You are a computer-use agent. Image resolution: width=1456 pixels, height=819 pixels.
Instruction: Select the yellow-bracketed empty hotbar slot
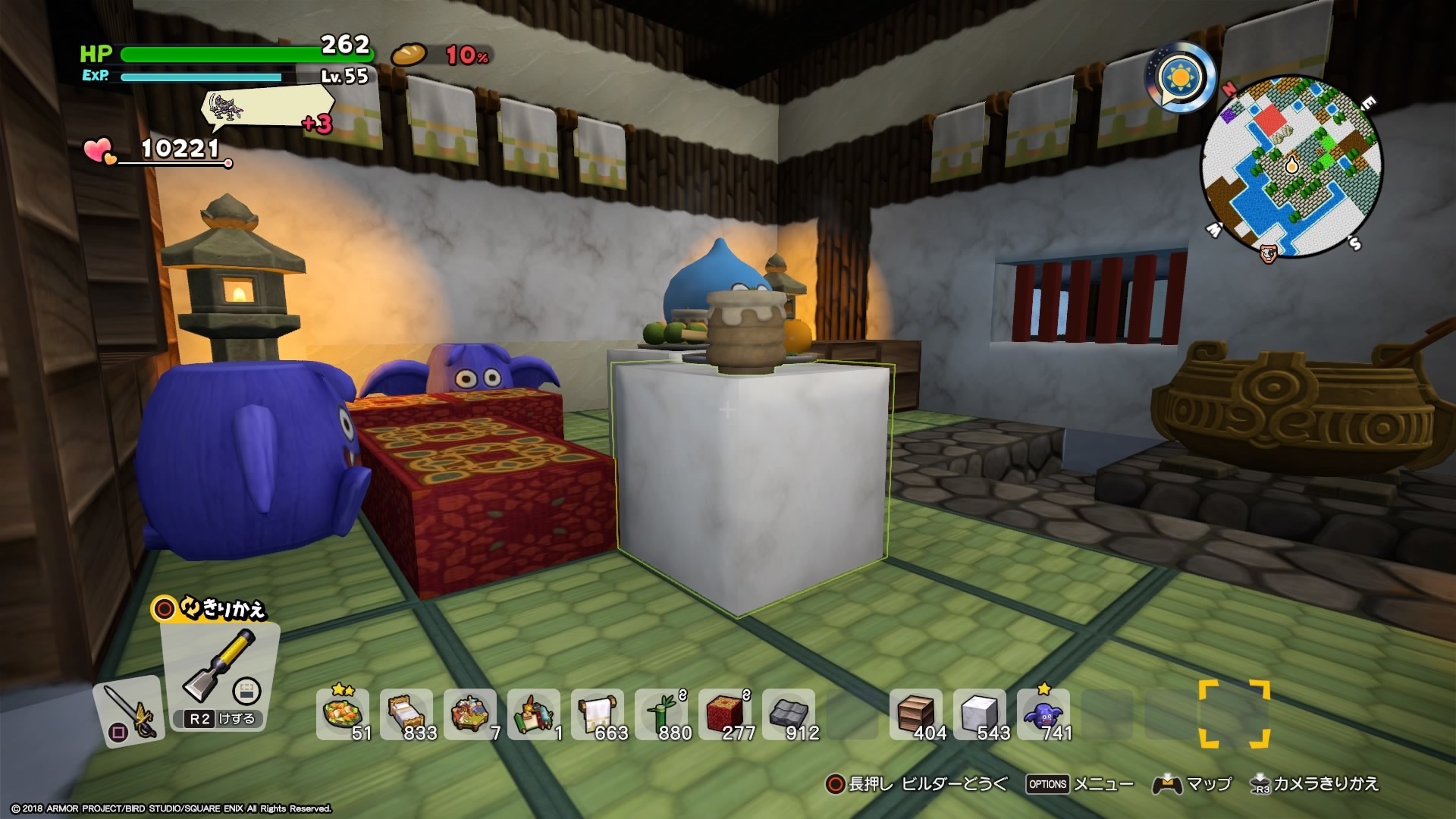pyautogui.click(x=1234, y=714)
